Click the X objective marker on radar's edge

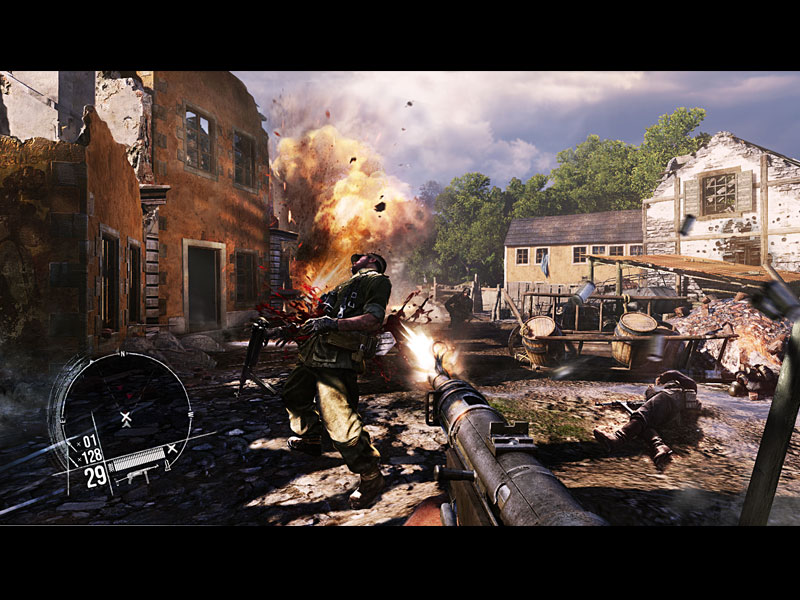pyautogui.click(x=173, y=449)
